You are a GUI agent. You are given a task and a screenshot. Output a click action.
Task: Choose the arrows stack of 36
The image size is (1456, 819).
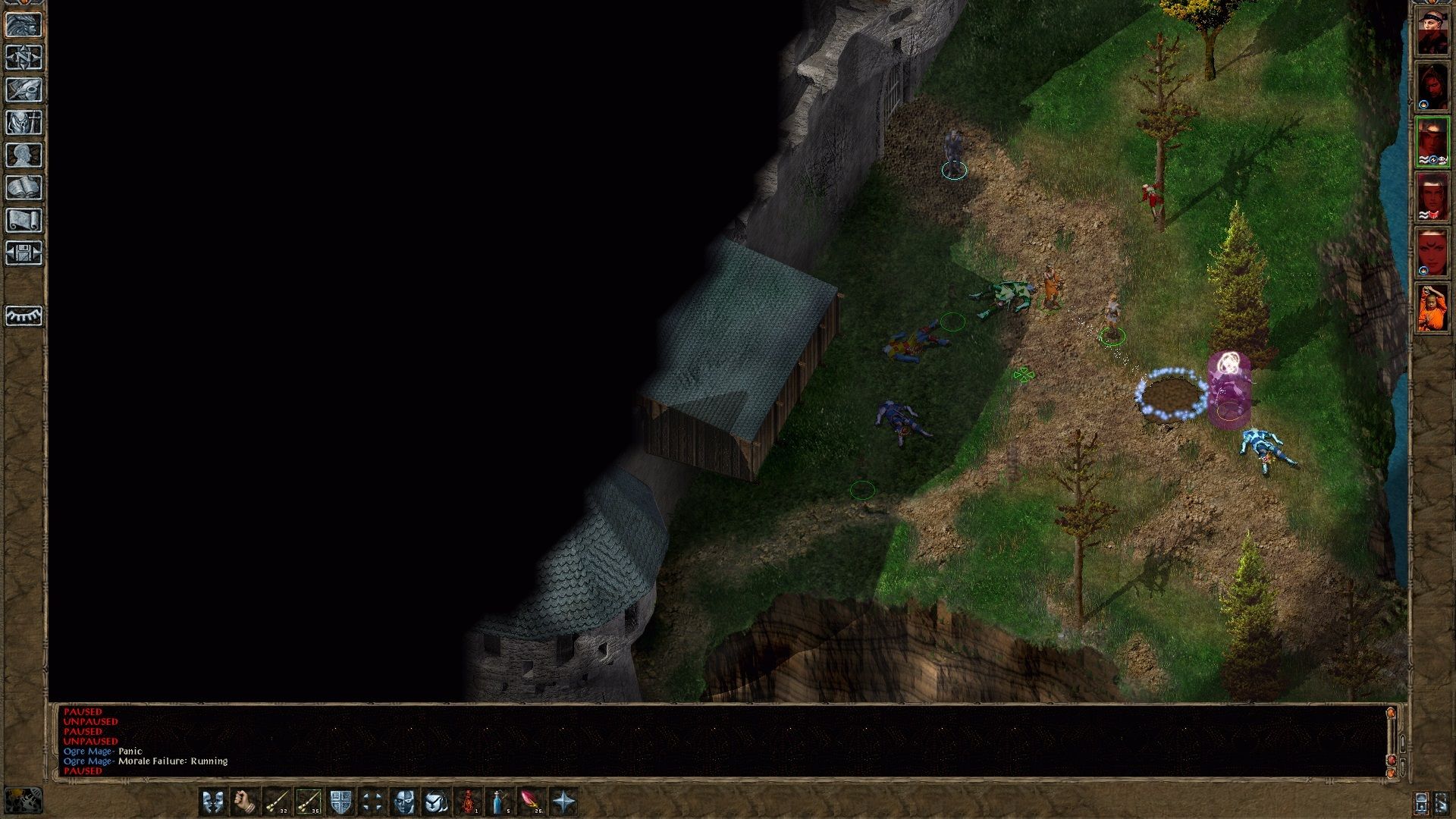[x=308, y=802]
